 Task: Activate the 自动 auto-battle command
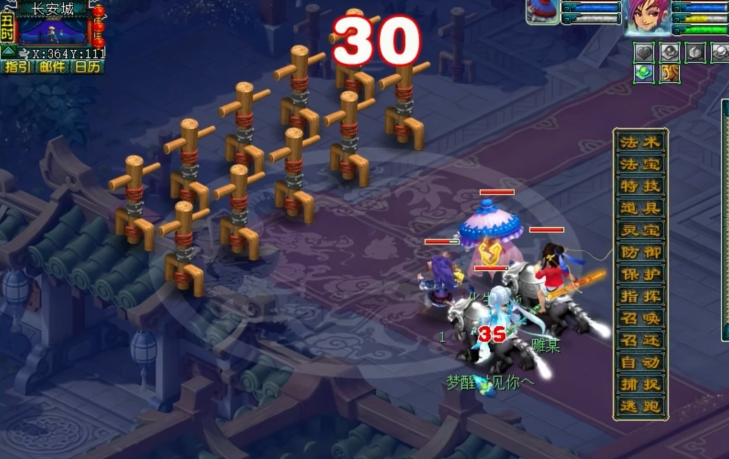[x=641, y=362]
